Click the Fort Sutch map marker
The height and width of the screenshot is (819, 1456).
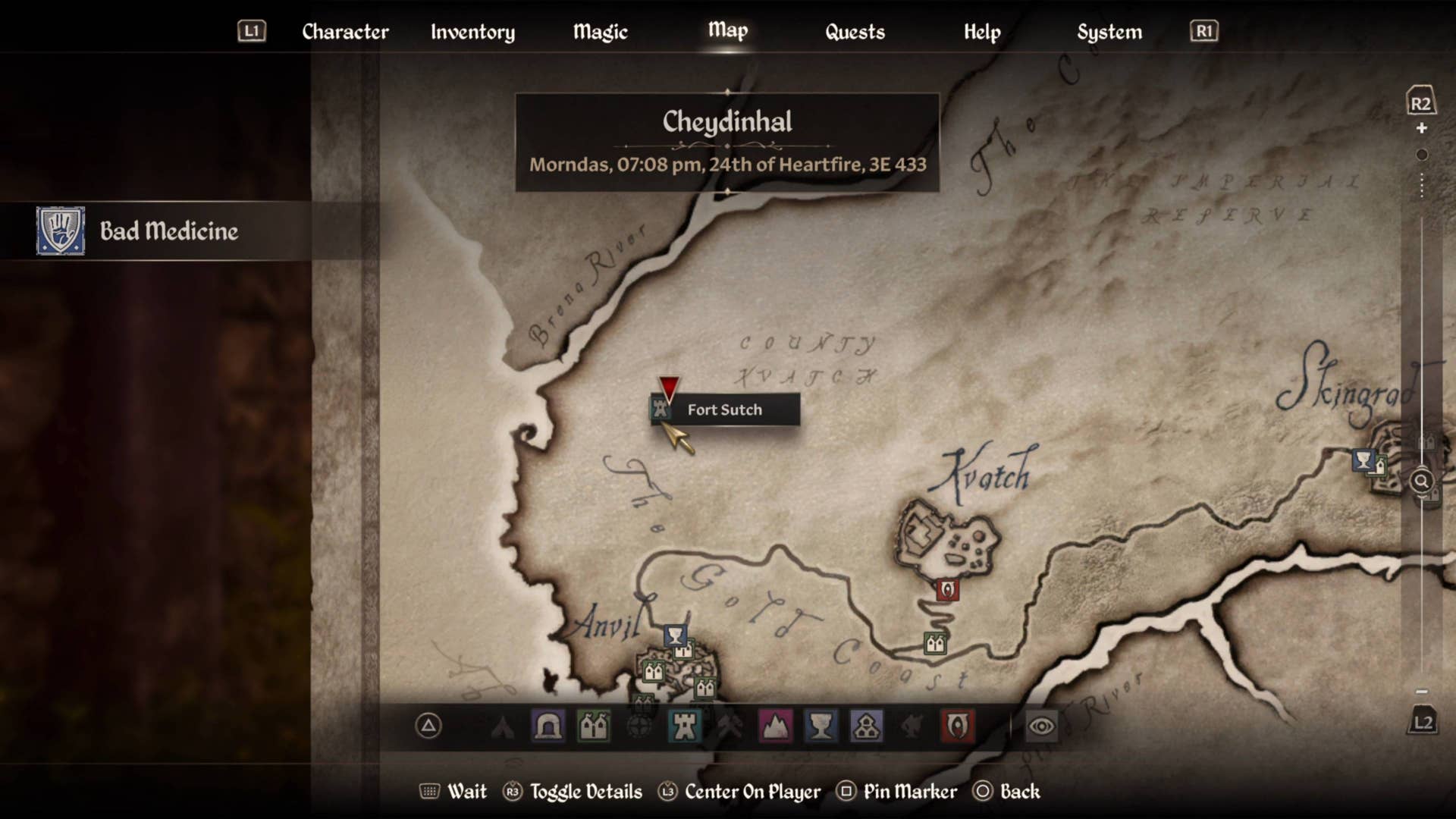click(x=661, y=409)
